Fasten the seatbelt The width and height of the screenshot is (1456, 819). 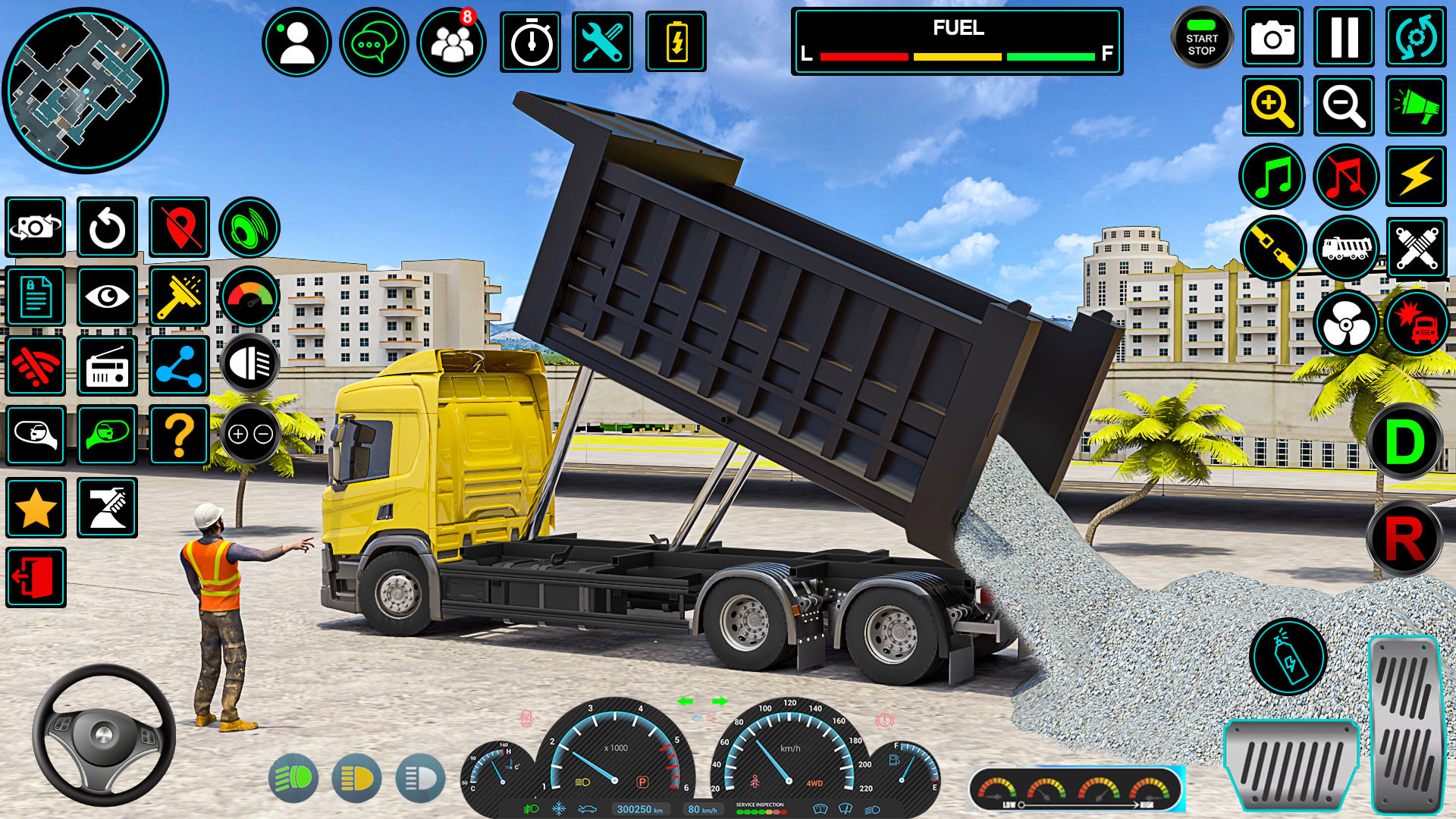click(x=1272, y=248)
